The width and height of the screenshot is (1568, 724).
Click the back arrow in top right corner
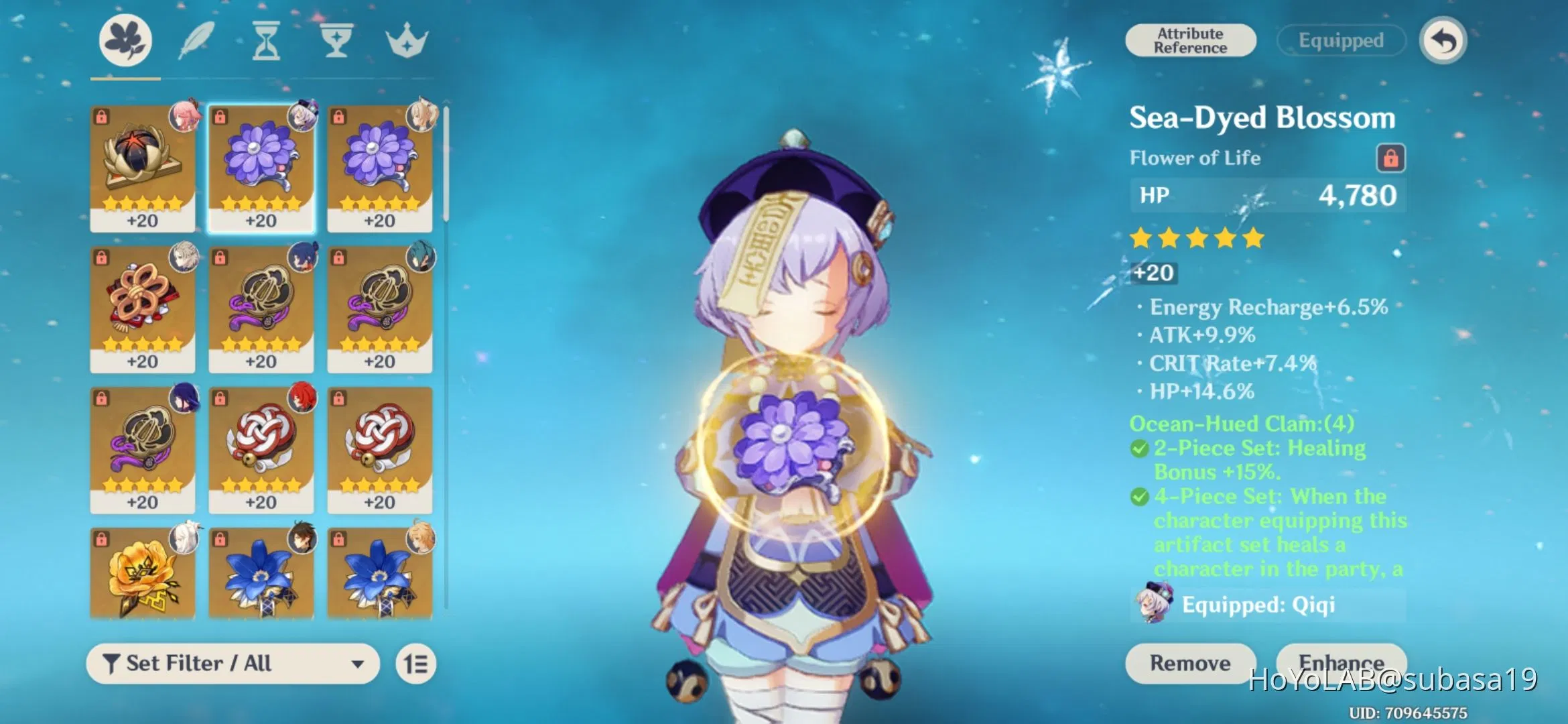tap(1442, 40)
